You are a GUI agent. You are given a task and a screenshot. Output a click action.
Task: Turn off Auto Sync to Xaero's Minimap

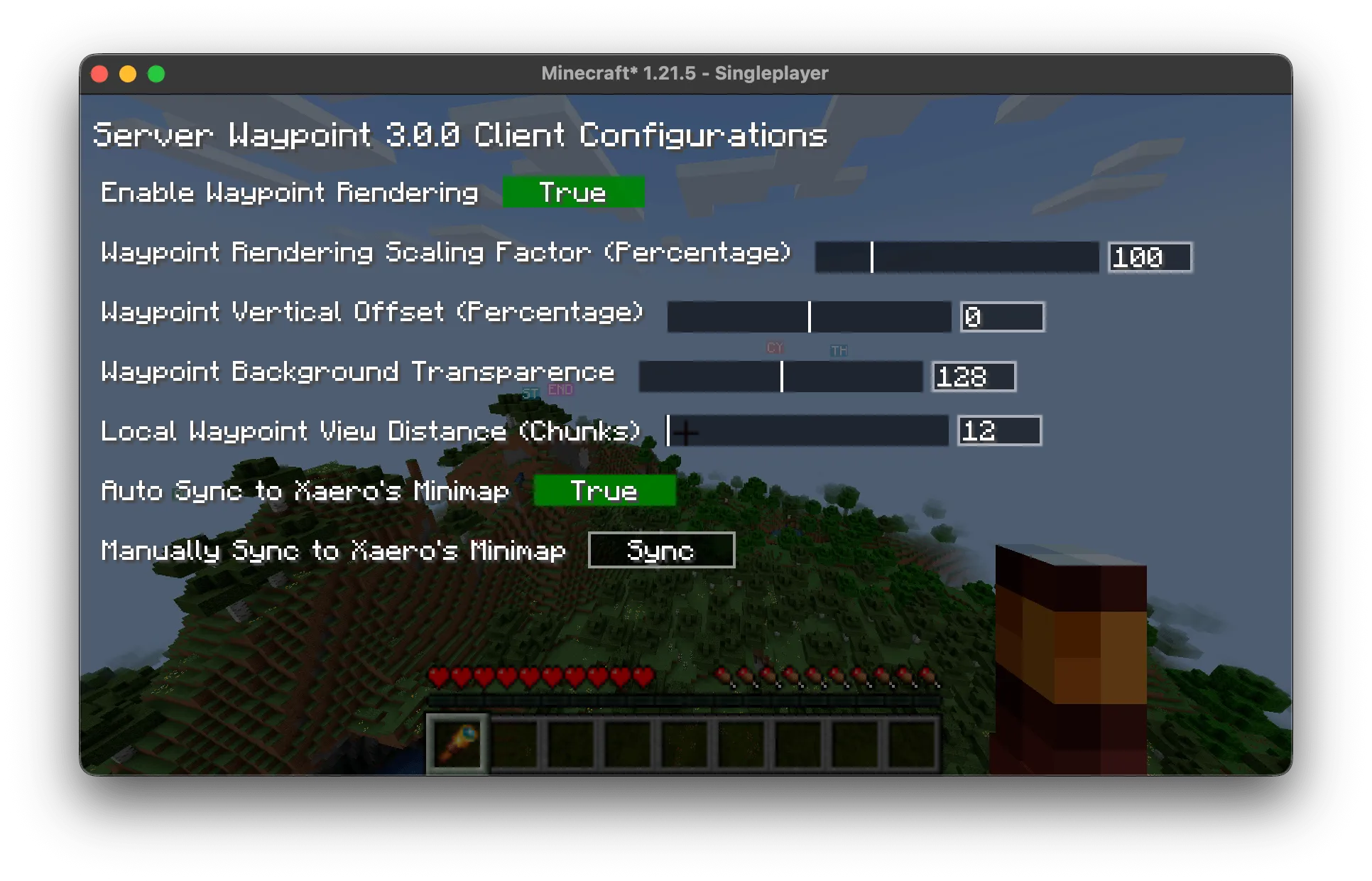coord(604,490)
